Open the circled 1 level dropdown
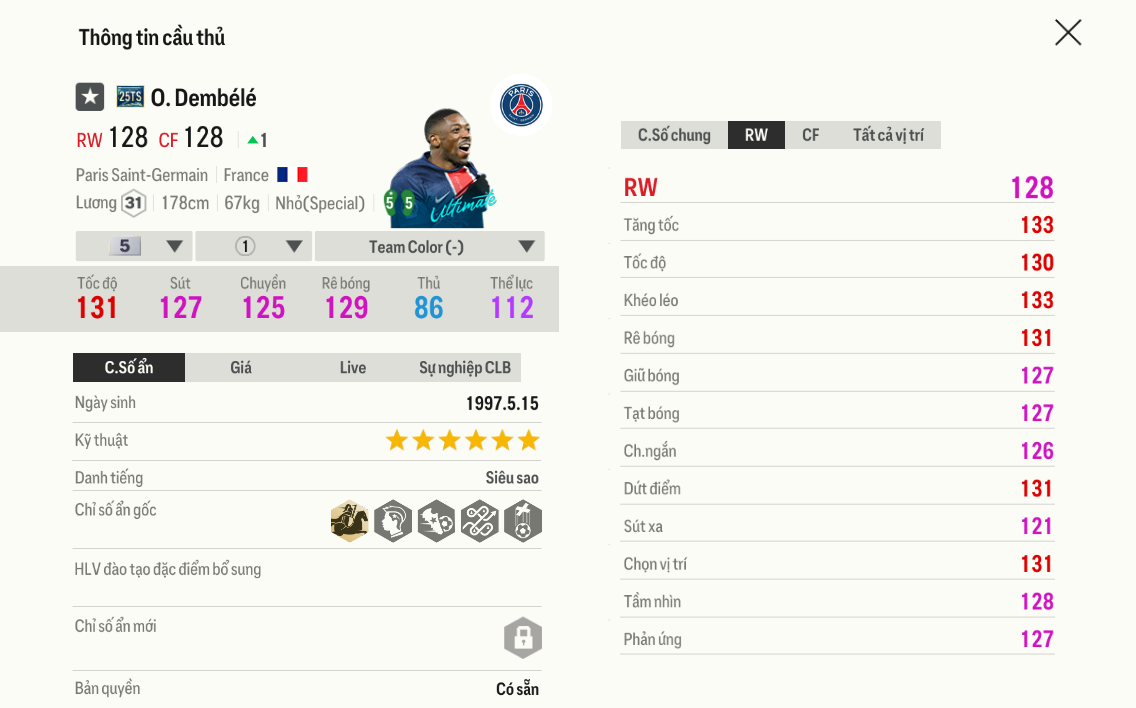The image size is (1136, 708). click(254, 247)
